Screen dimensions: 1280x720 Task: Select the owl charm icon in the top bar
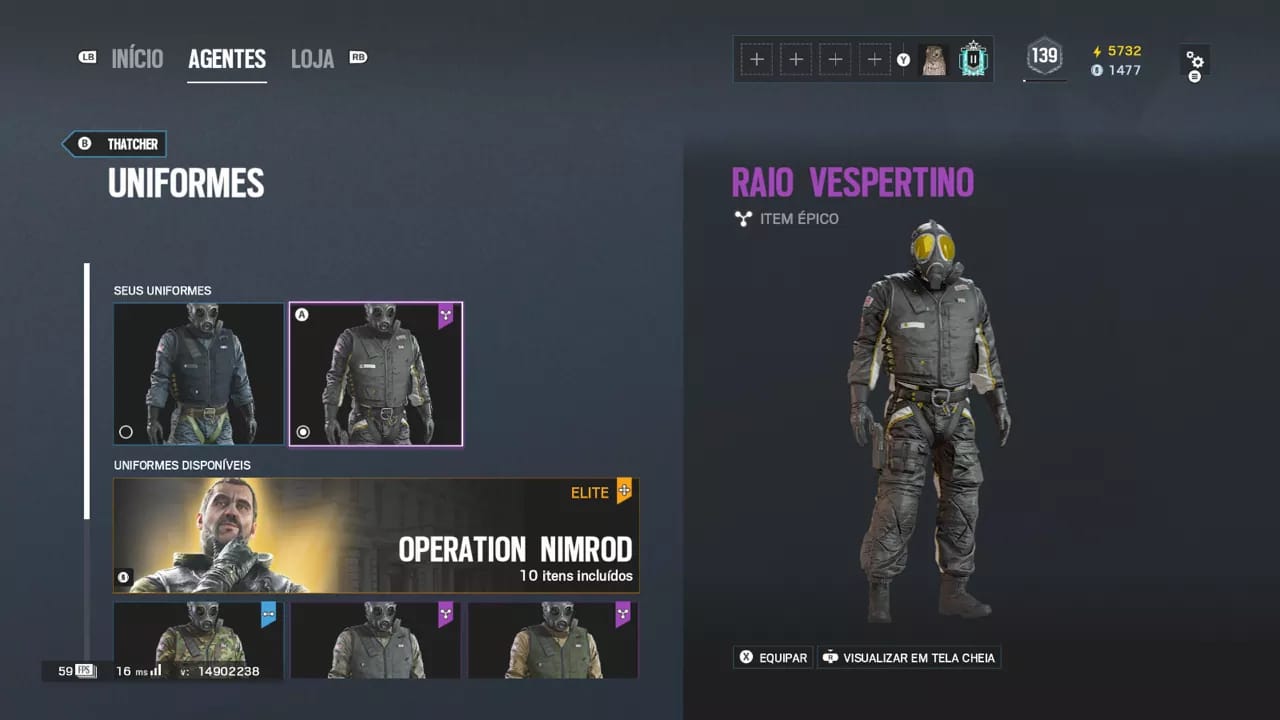pos(935,59)
